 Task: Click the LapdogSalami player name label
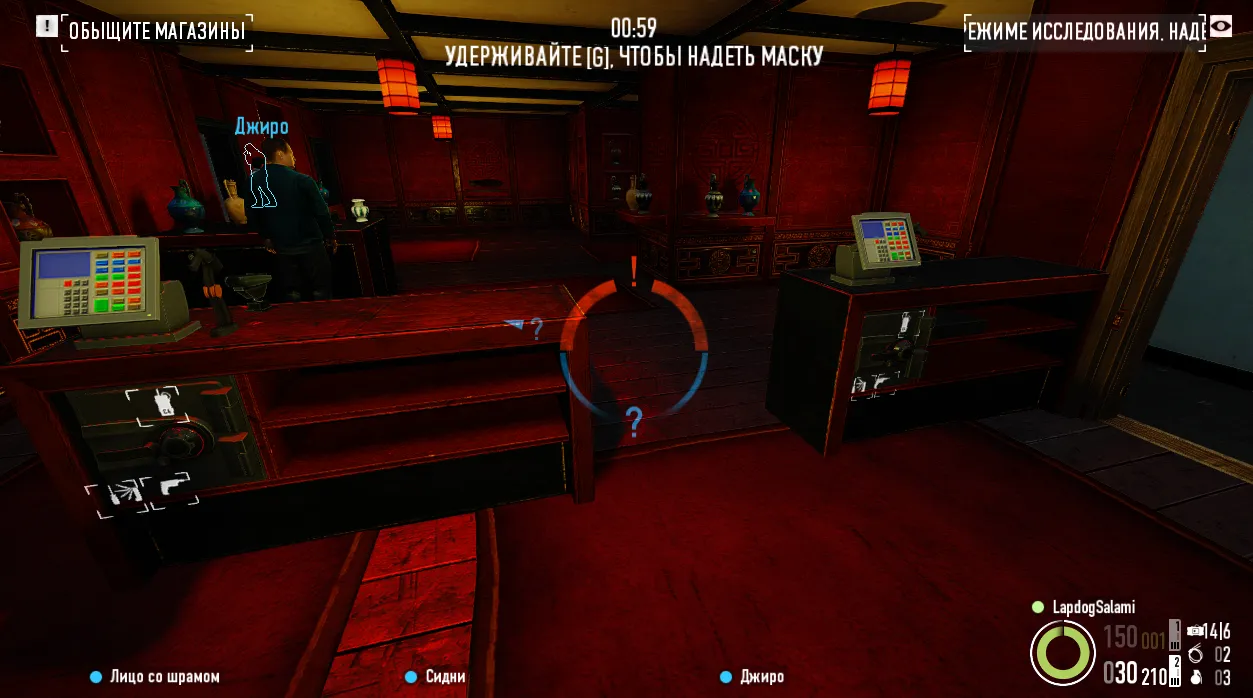click(1093, 607)
